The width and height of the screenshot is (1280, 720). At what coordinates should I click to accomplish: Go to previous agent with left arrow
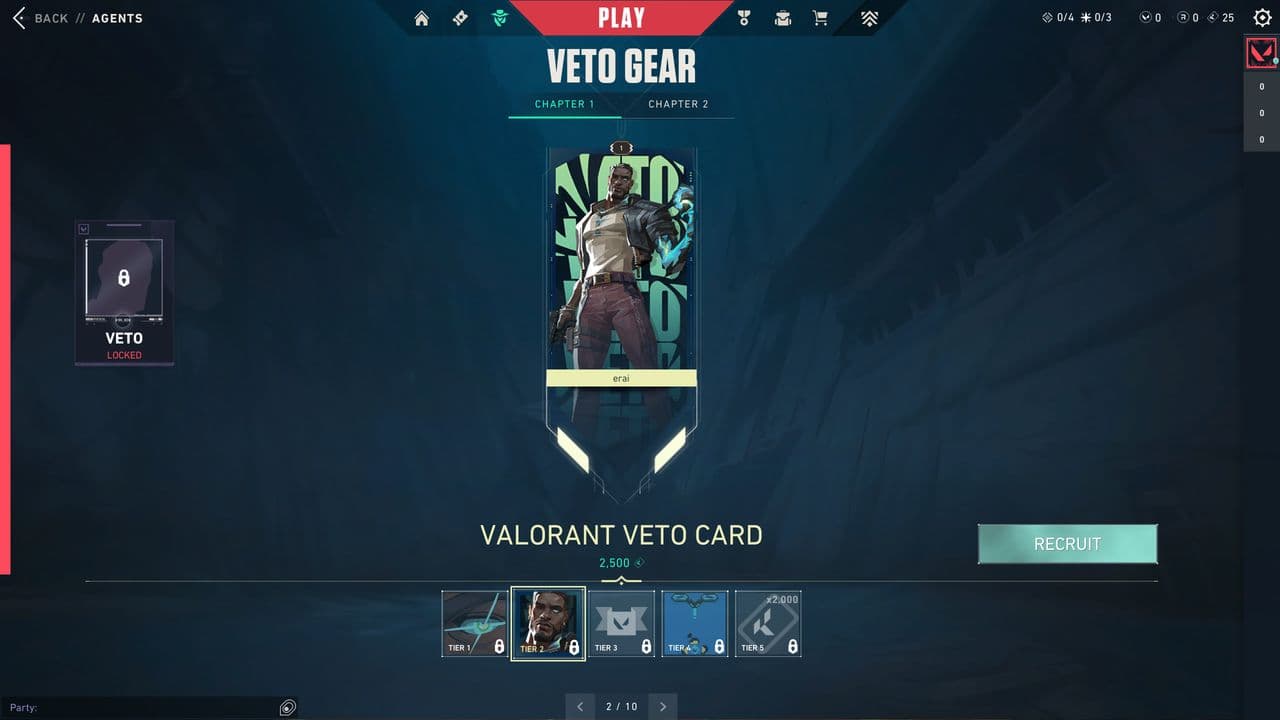(x=580, y=706)
